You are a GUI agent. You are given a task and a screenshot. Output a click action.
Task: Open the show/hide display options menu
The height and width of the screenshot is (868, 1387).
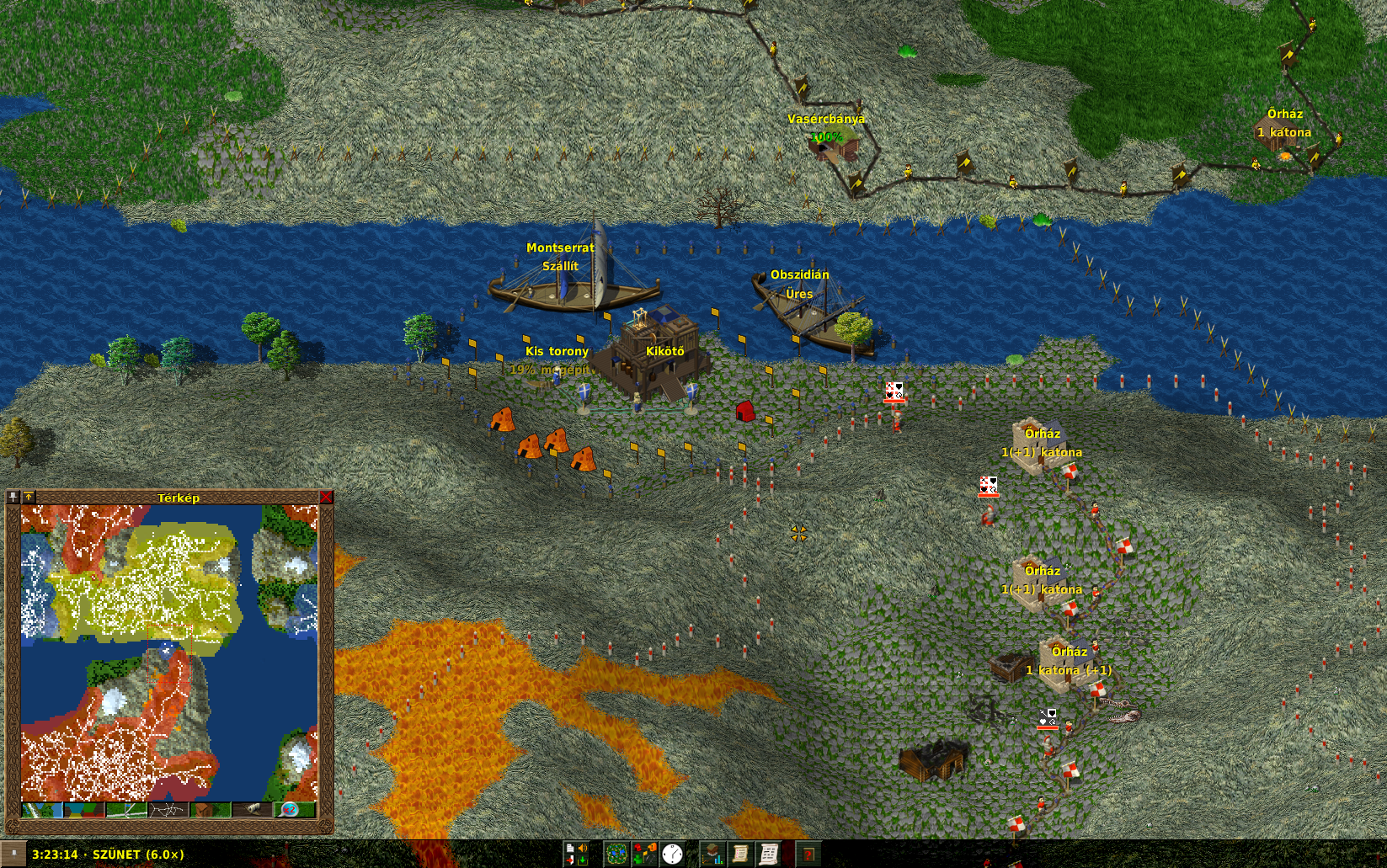click(644, 854)
